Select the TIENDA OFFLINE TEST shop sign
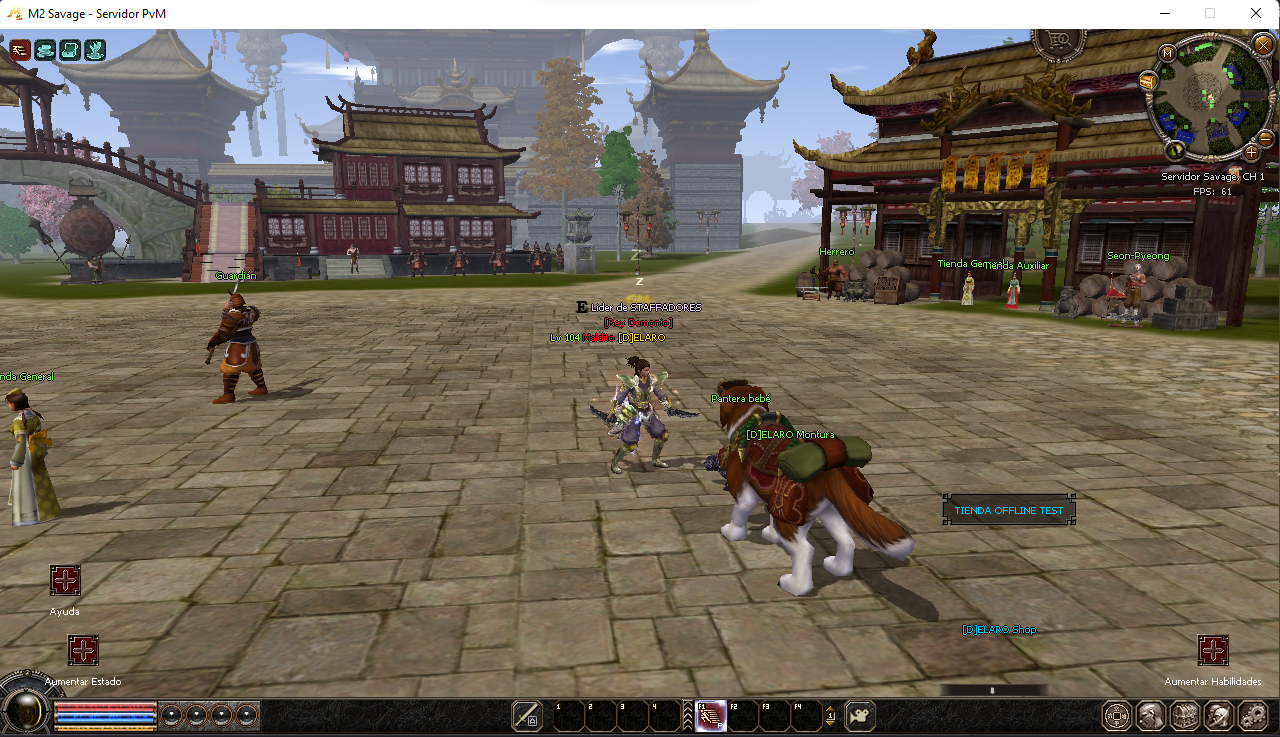1280x737 pixels. click(x=1009, y=510)
